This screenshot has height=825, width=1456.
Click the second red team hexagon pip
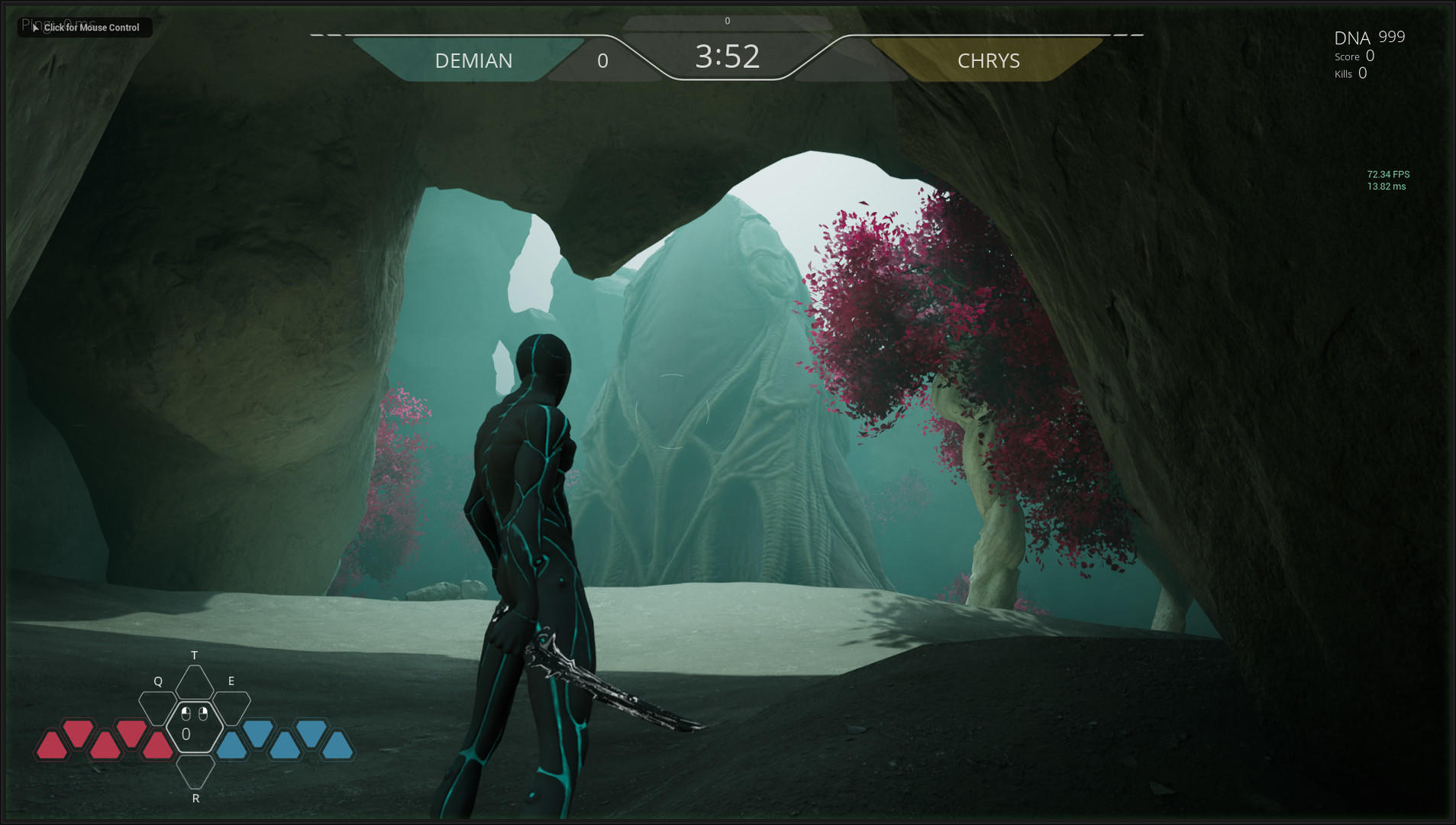[78, 735]
